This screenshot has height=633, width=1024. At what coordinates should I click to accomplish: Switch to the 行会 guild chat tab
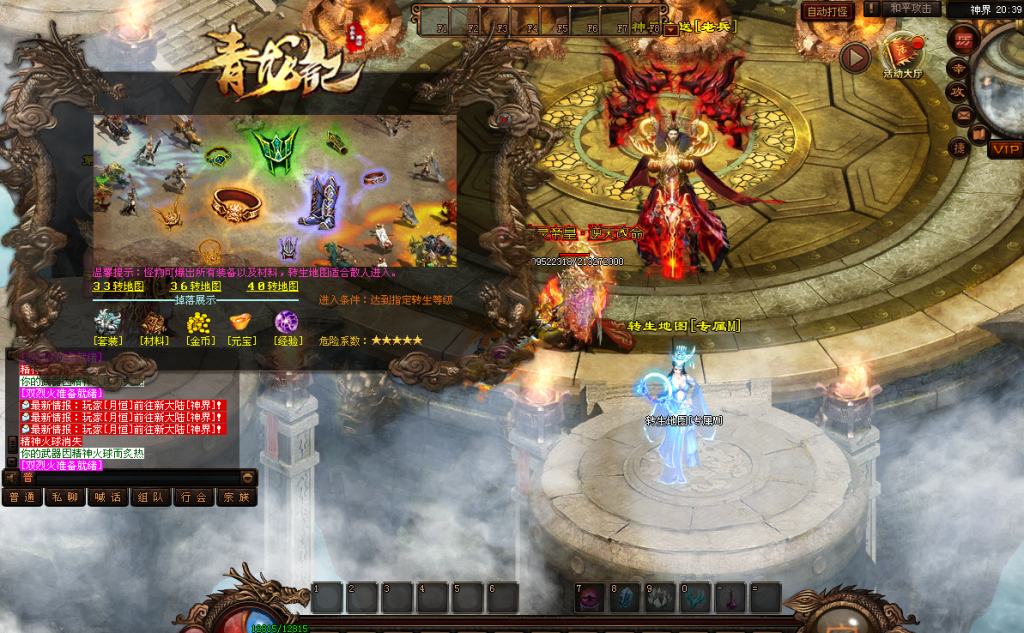click(x=194, y=497)
